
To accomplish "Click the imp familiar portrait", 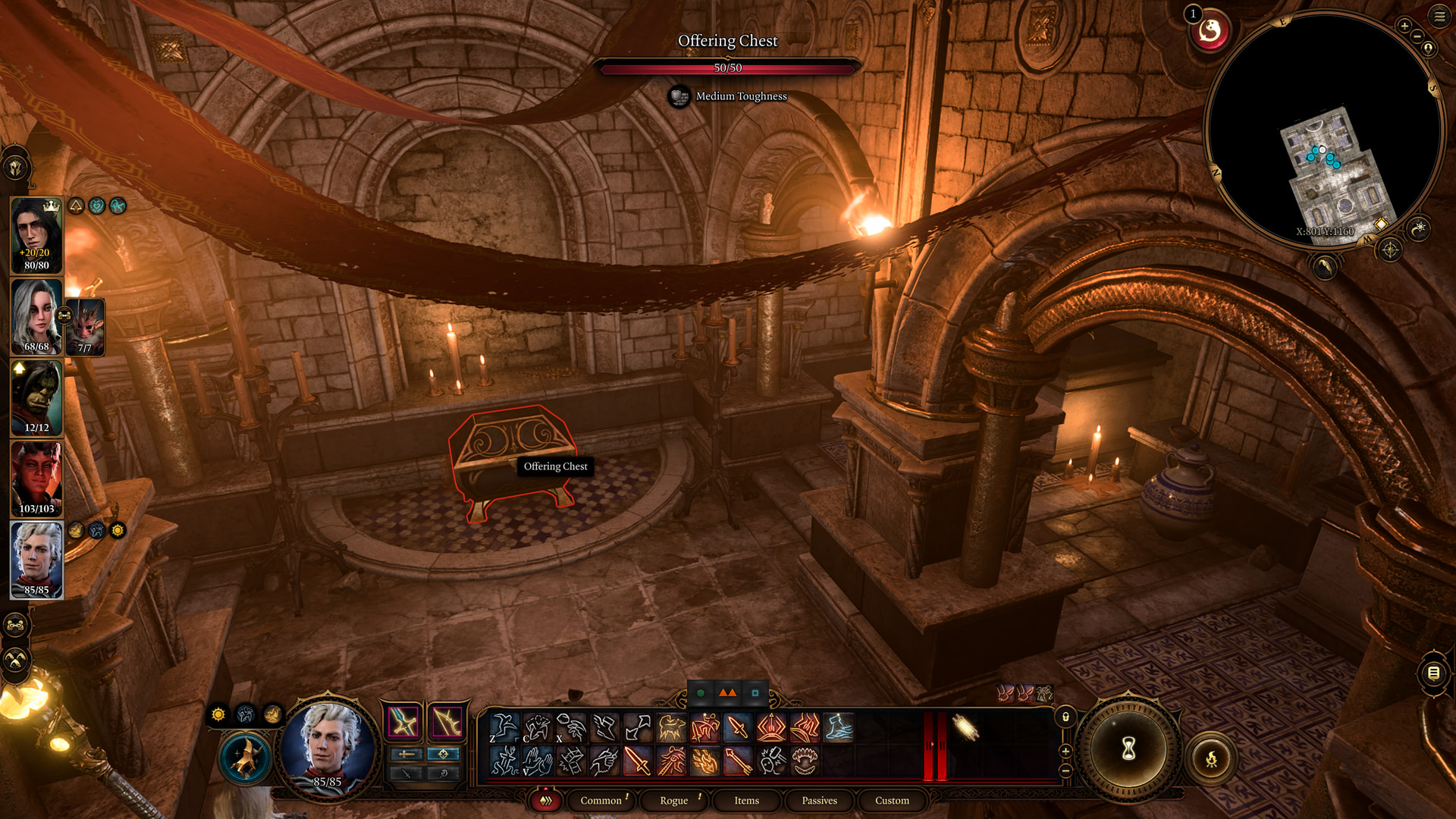I will coord(85,326).
